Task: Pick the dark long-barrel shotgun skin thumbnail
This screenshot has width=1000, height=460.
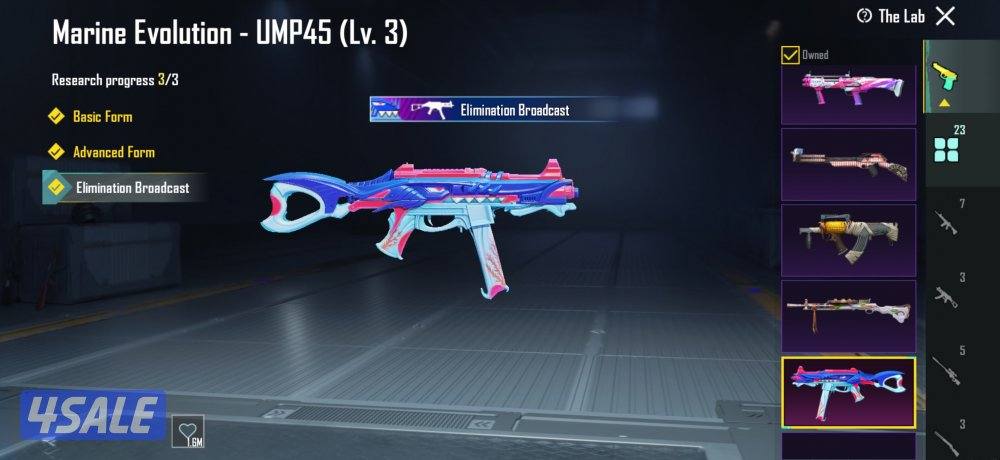Action: [848, 163]
